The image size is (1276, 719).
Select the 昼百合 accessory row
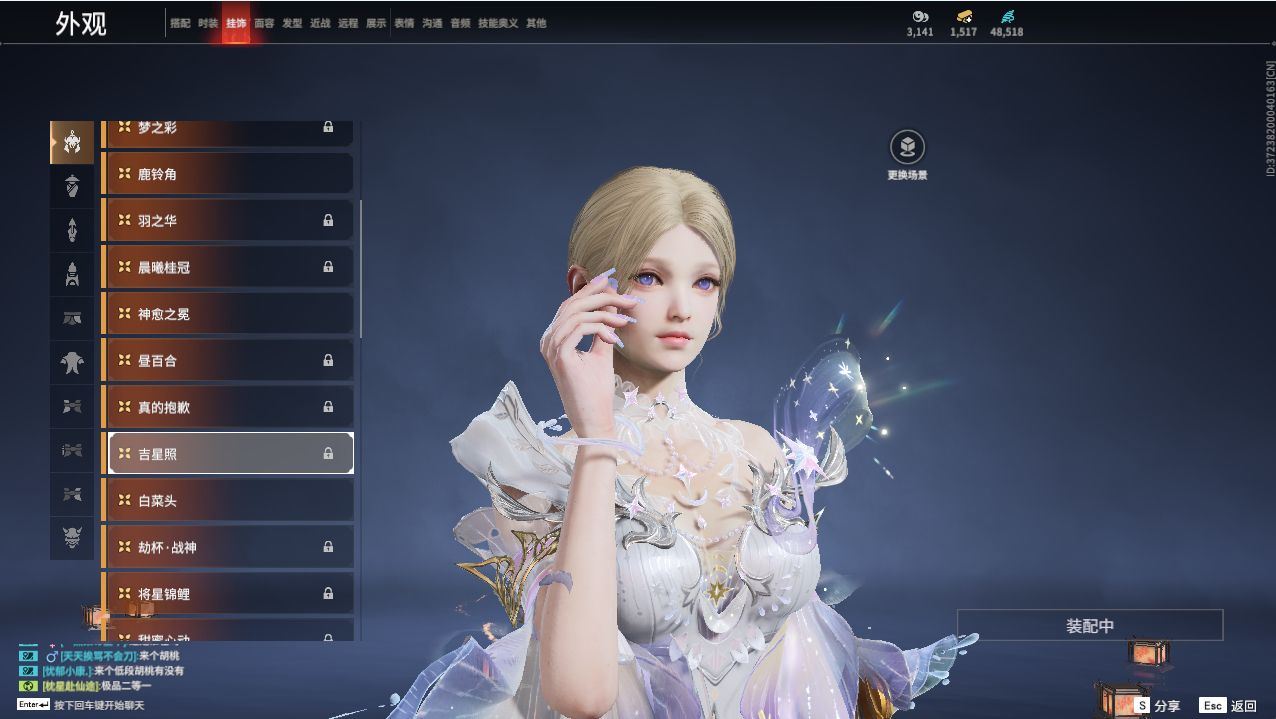(228, 360)
